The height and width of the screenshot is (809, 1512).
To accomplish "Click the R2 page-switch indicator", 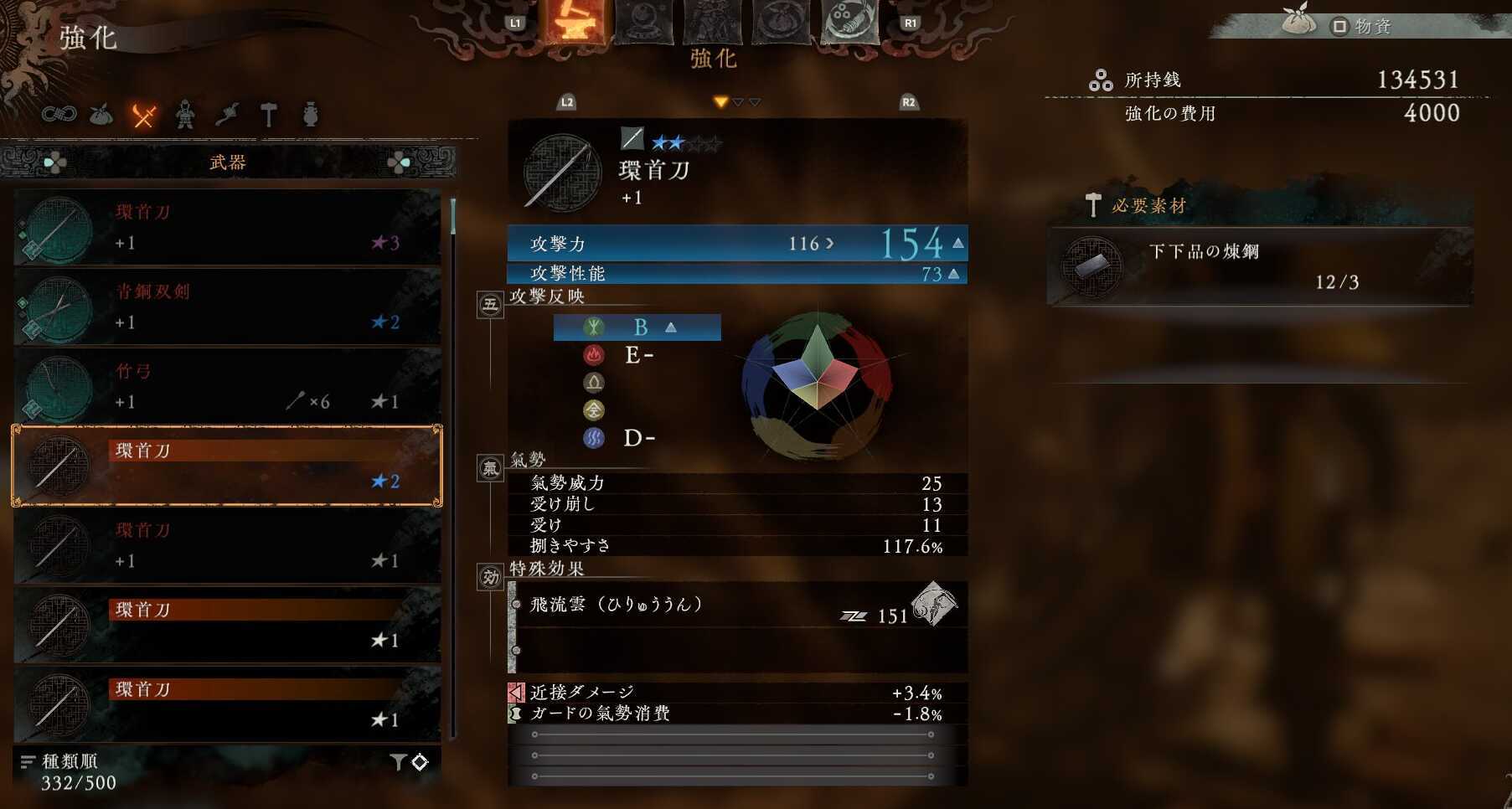I will (x=907, y=101).
